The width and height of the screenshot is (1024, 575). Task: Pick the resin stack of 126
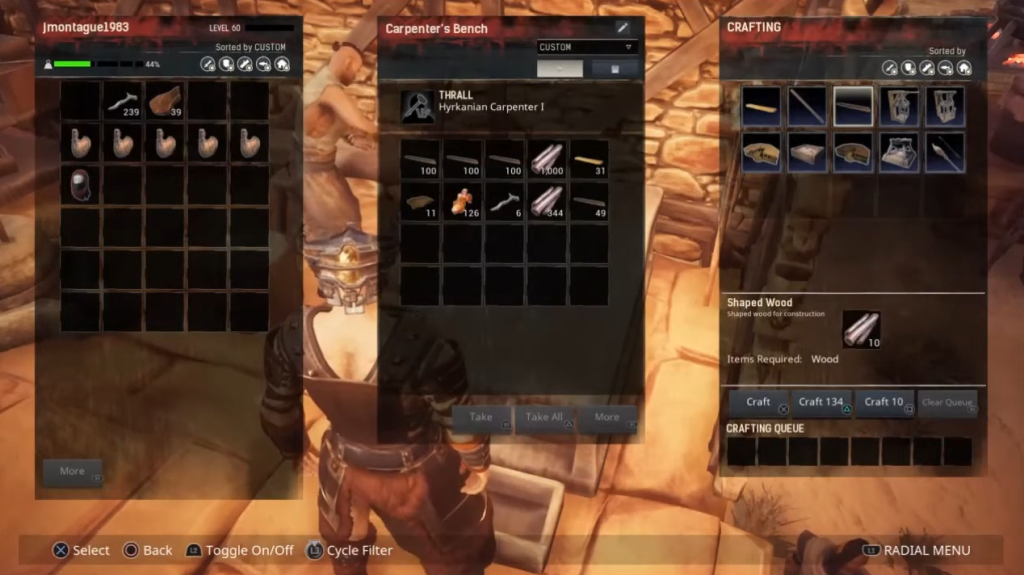[x=463, y=202]
